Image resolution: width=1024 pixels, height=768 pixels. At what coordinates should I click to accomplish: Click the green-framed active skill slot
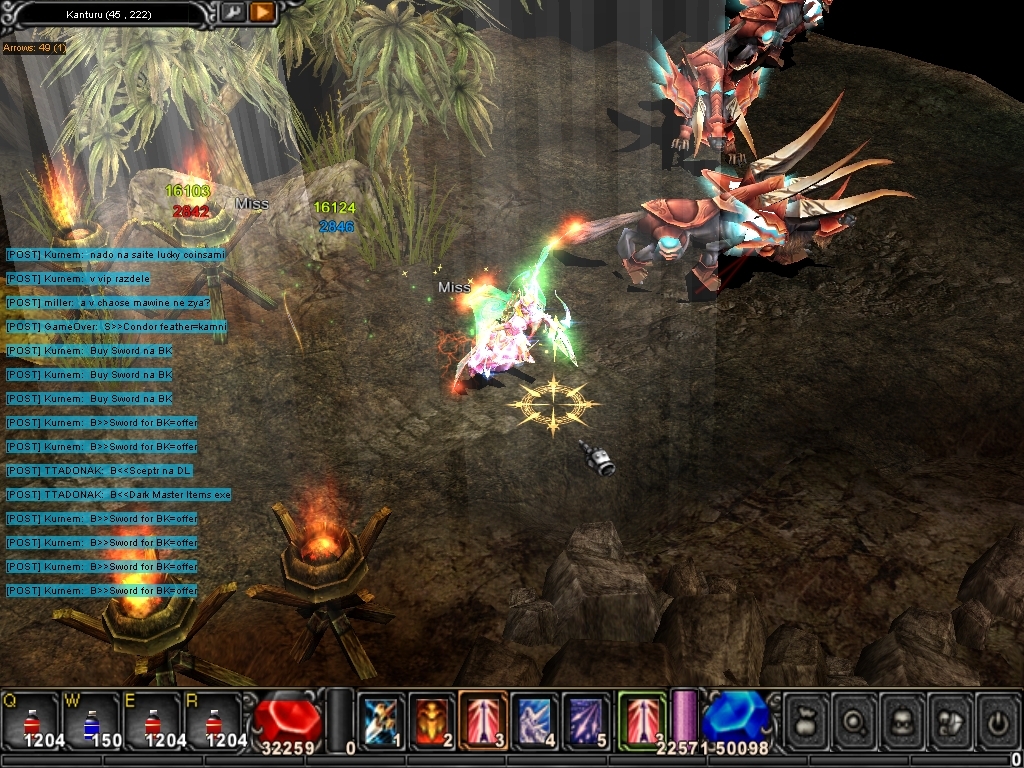point(641,718)
